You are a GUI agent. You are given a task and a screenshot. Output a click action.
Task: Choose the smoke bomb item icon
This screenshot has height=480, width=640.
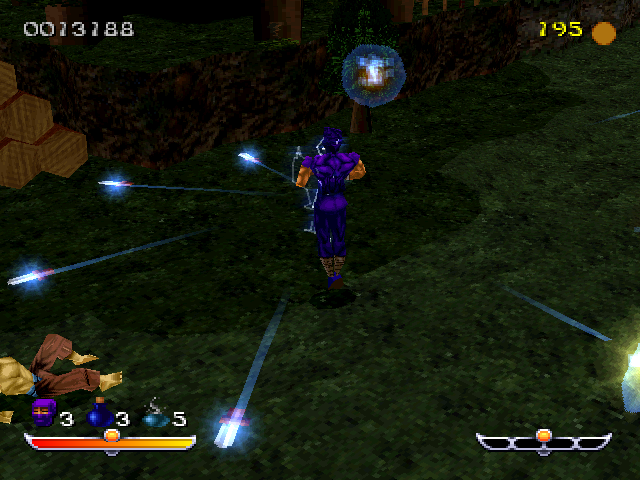click(x=155, y=413)
